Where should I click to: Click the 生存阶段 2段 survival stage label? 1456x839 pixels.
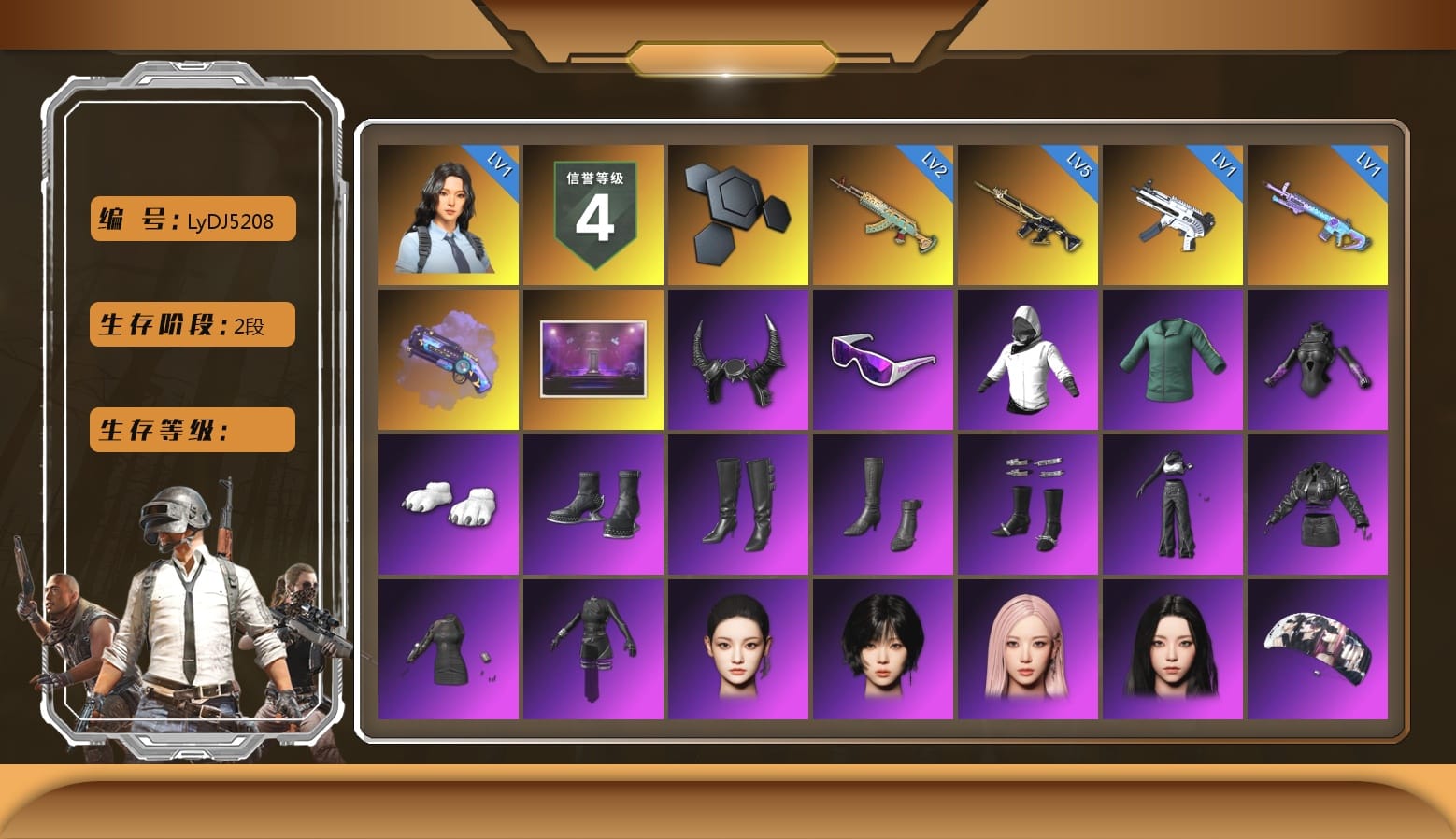(191, 324)
